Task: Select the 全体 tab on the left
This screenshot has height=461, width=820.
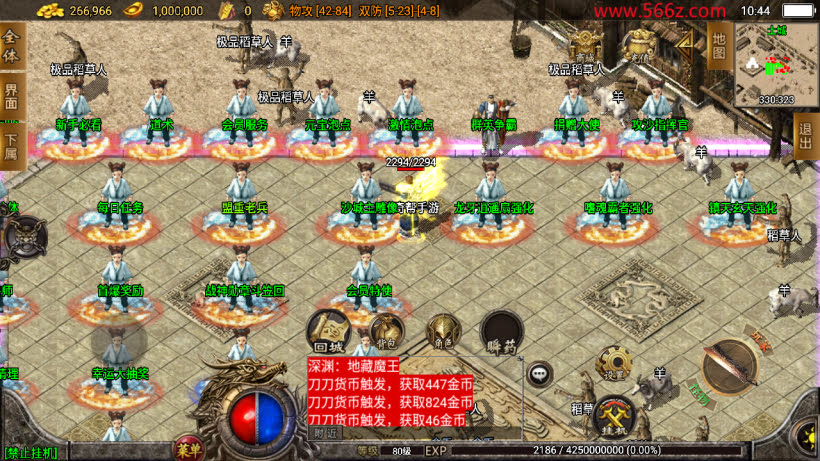Action: point(12,47)
